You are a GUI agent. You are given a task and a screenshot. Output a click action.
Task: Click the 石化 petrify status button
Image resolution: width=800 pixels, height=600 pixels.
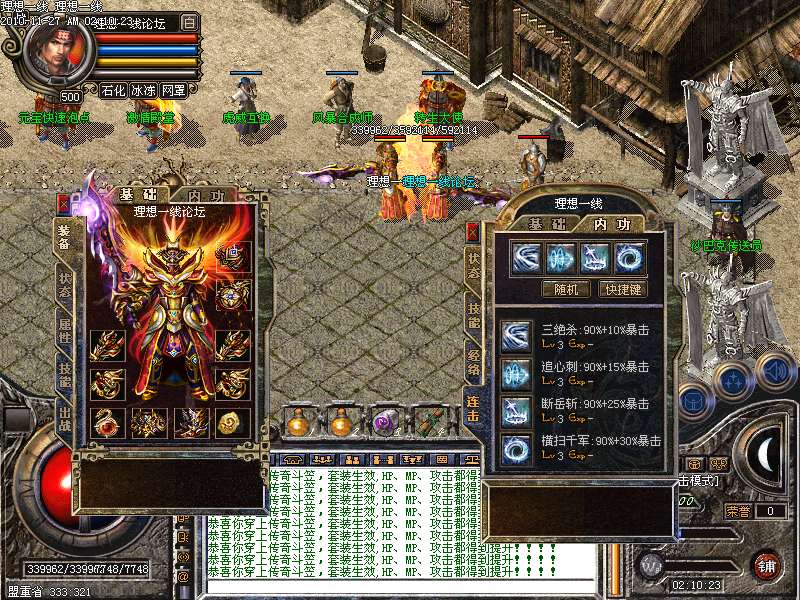pyautogui.click(x=113, y=90)
